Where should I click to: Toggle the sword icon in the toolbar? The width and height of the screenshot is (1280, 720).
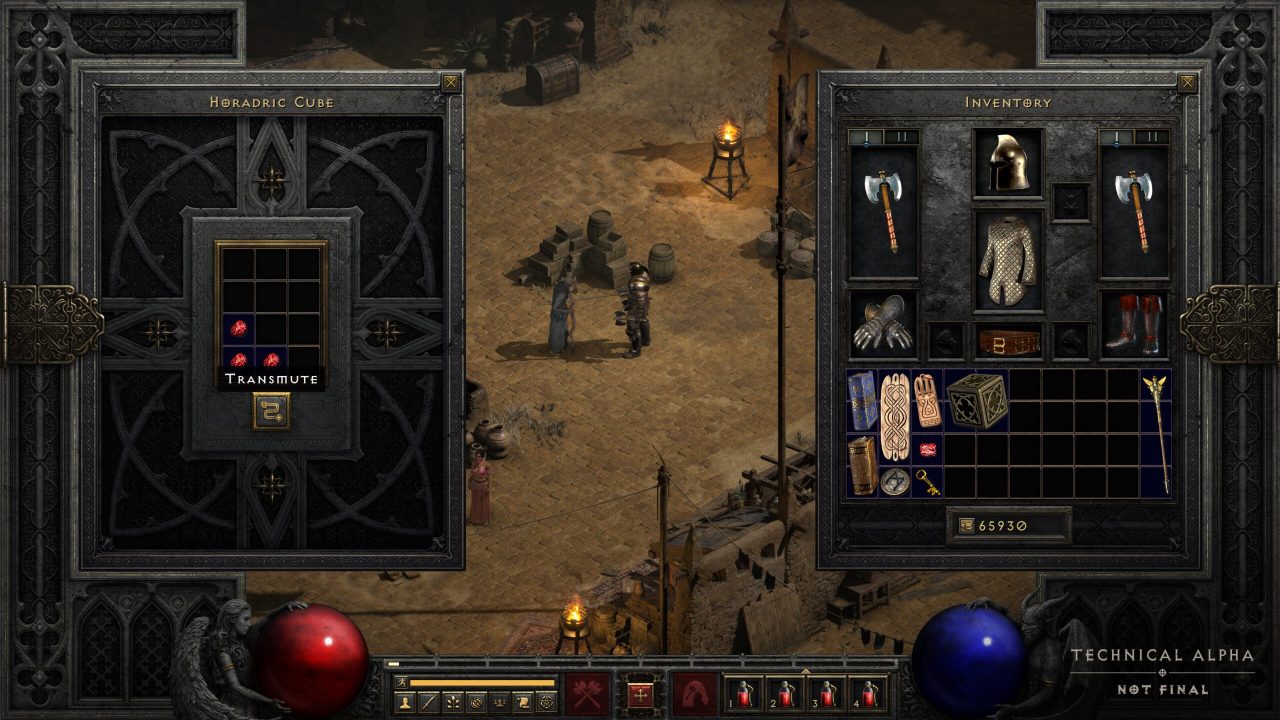tap(427, 701)
